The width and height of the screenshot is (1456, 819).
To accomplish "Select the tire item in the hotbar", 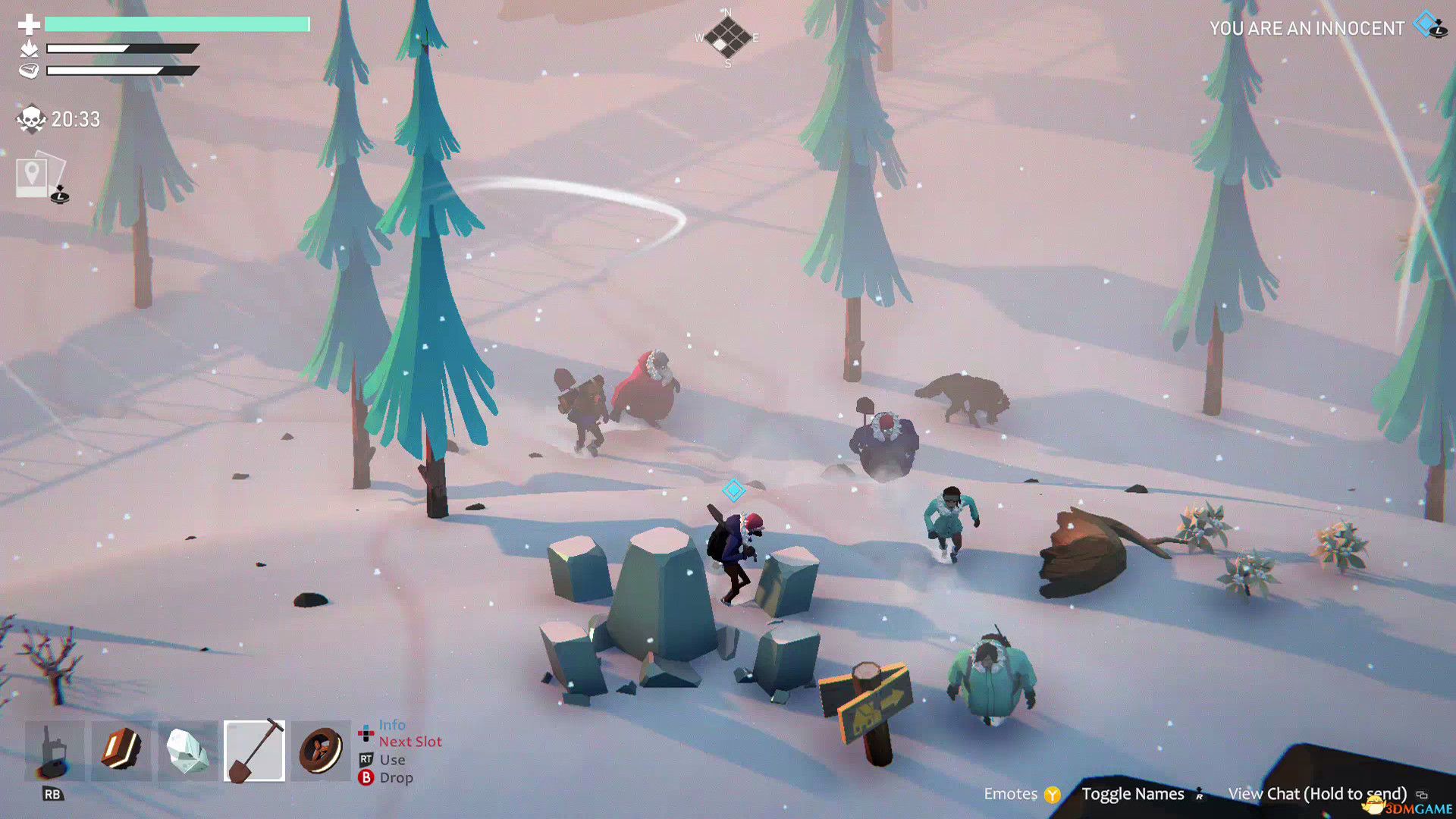I will tap(320, 751).
